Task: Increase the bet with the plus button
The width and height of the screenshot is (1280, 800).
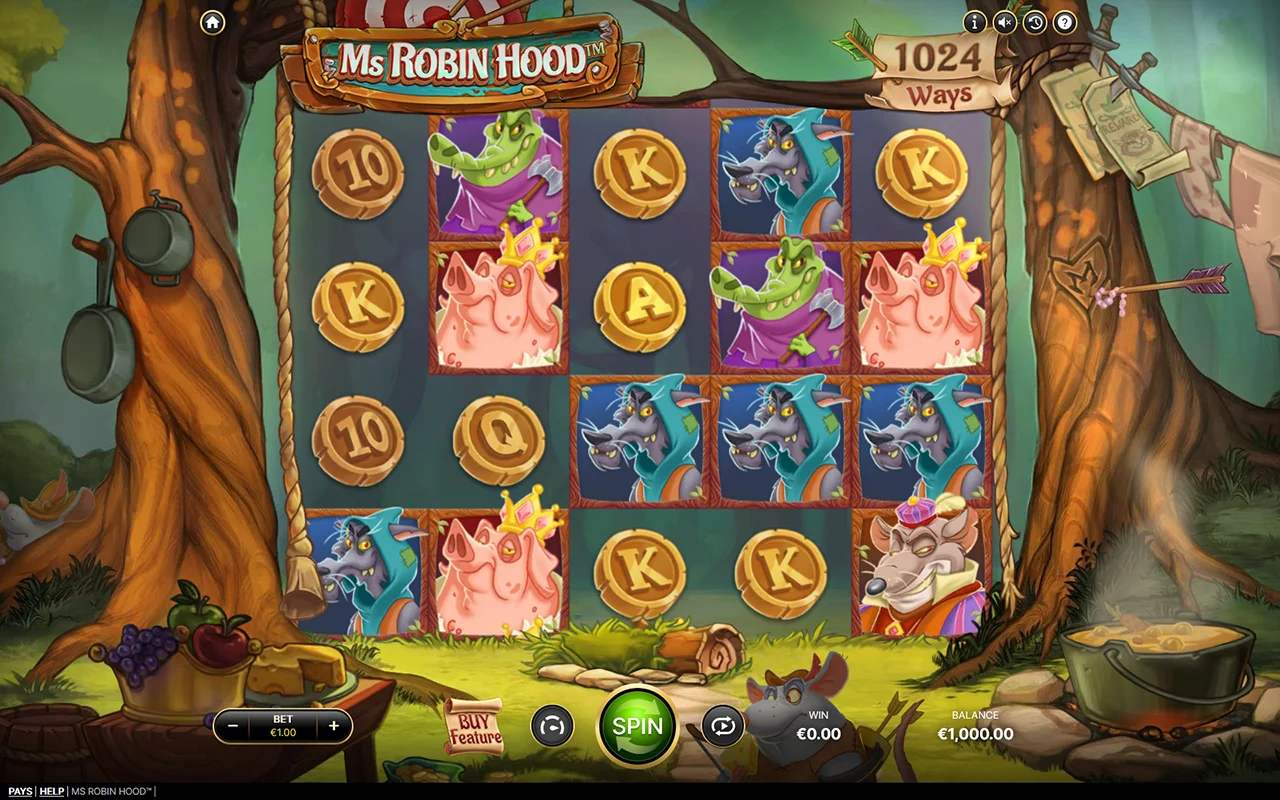Action: tap(334, 727)
